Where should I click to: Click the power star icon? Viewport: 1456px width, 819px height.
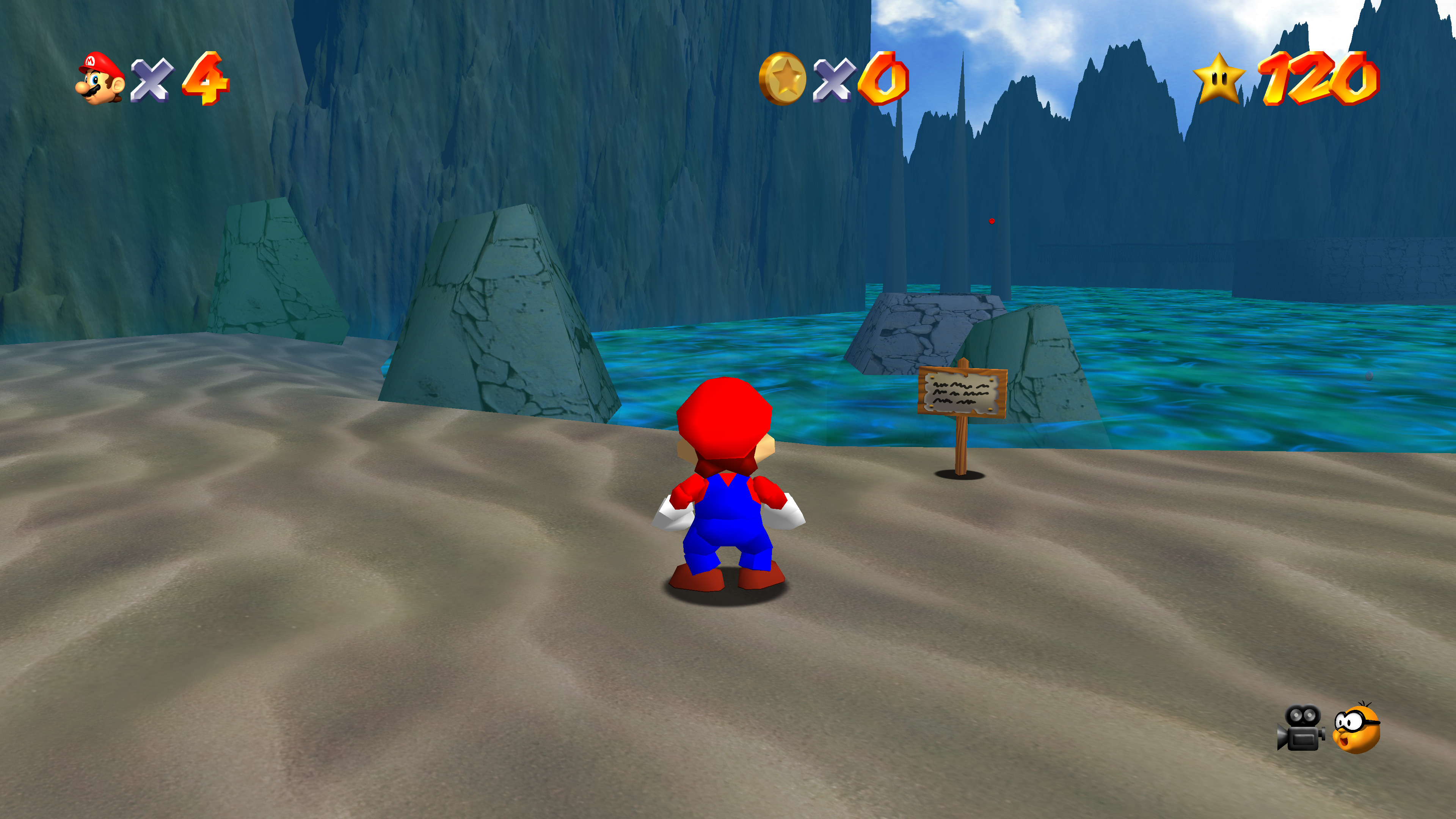tap(1219, 78)
